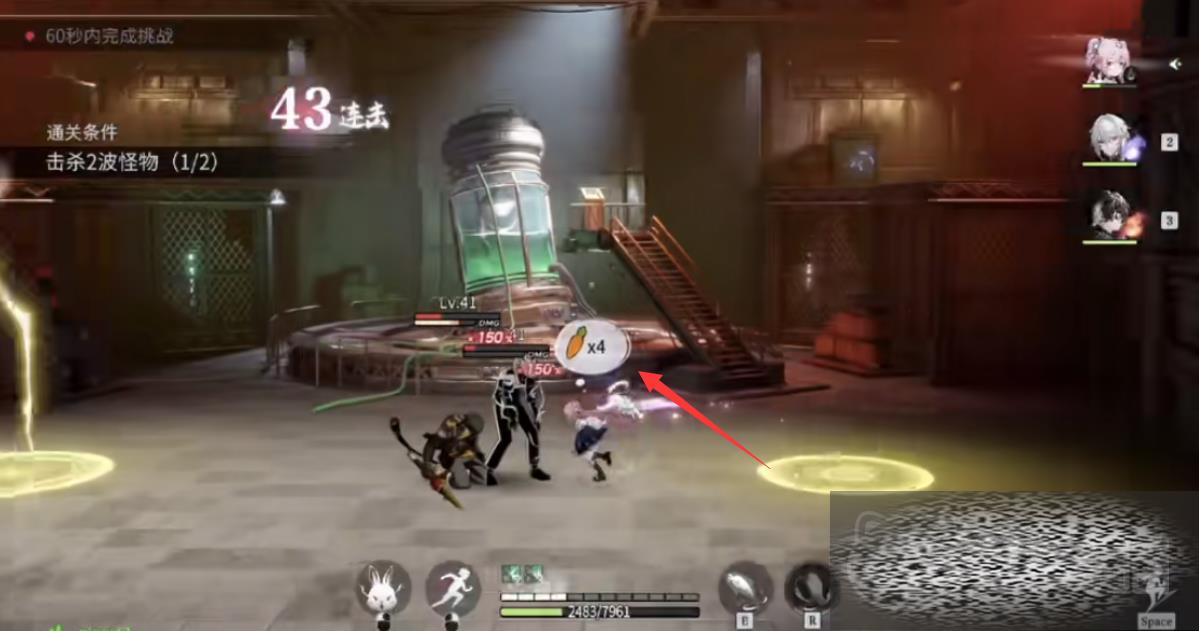Image resolution: width=1199 pixels, height=631 pixels.
Task: Switch to the dark-haired party member
Action: (1110, 215)
